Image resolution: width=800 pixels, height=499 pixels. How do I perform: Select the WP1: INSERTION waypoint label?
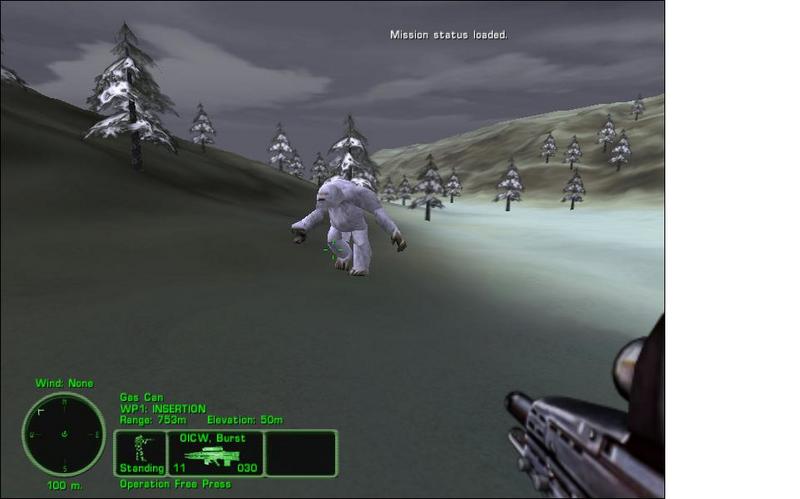coord(162,408)
